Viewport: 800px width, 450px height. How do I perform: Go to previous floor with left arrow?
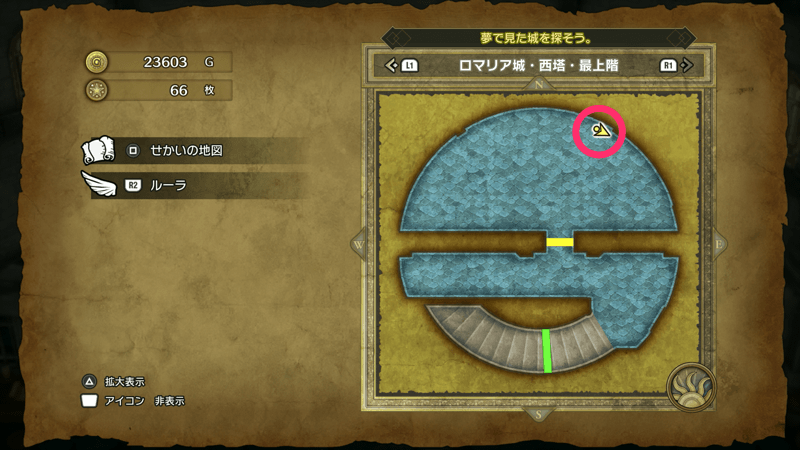pyautogui.click(x=391, y=66)
